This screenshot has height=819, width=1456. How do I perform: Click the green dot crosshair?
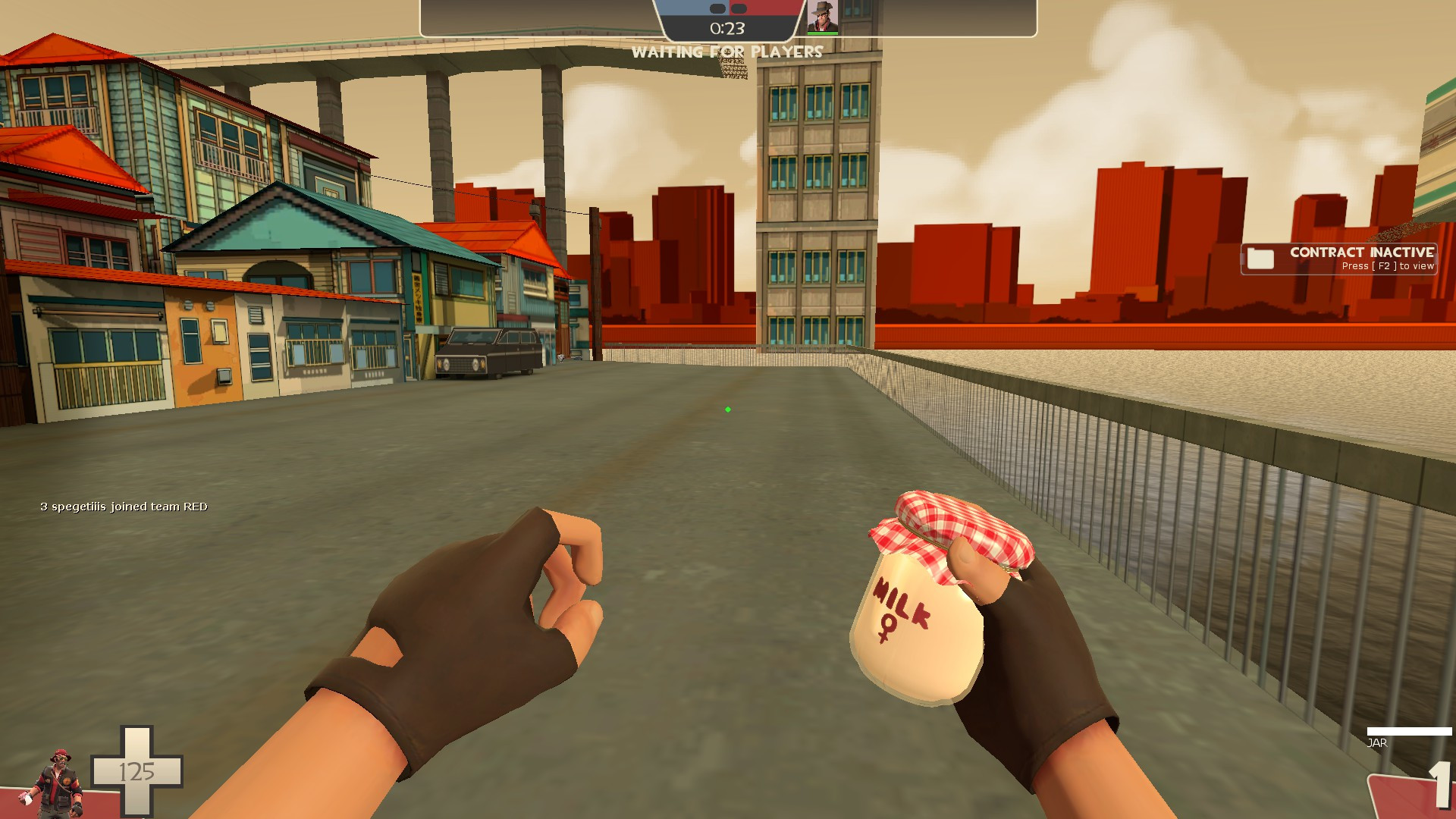tap(728, 409)
